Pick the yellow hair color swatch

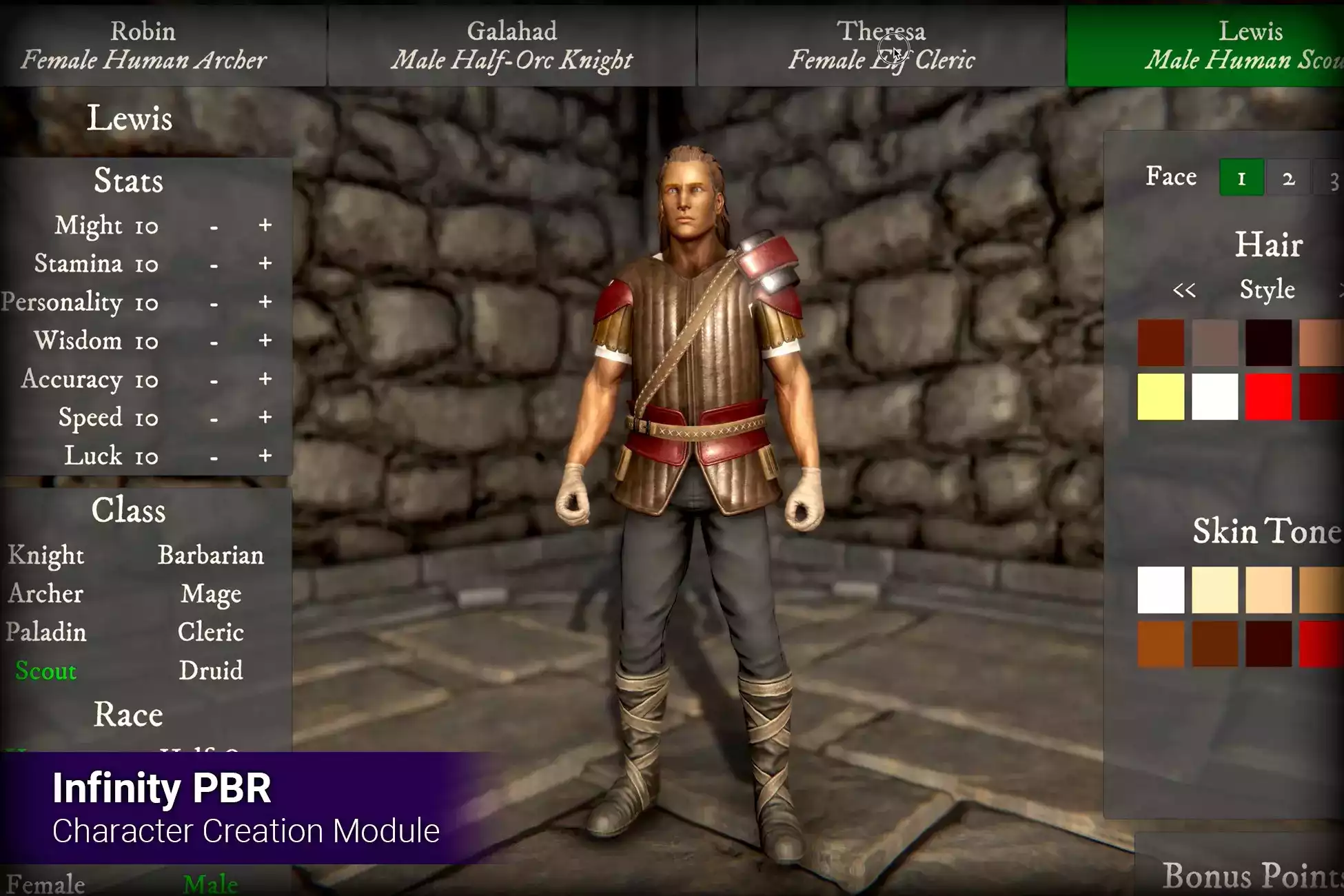[1161, 397]
